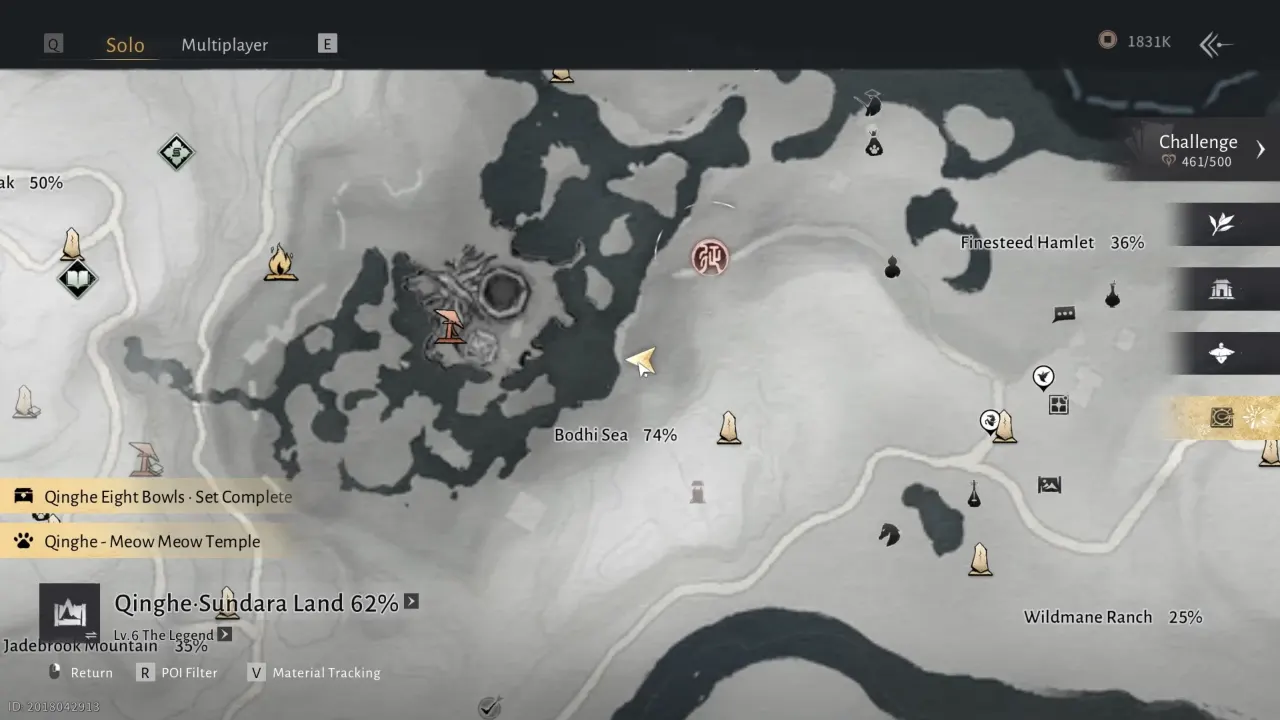1280x720 pixels.
Task: Click the speech bubble marker below Finesteed Hamlet
Action: 1063,313
